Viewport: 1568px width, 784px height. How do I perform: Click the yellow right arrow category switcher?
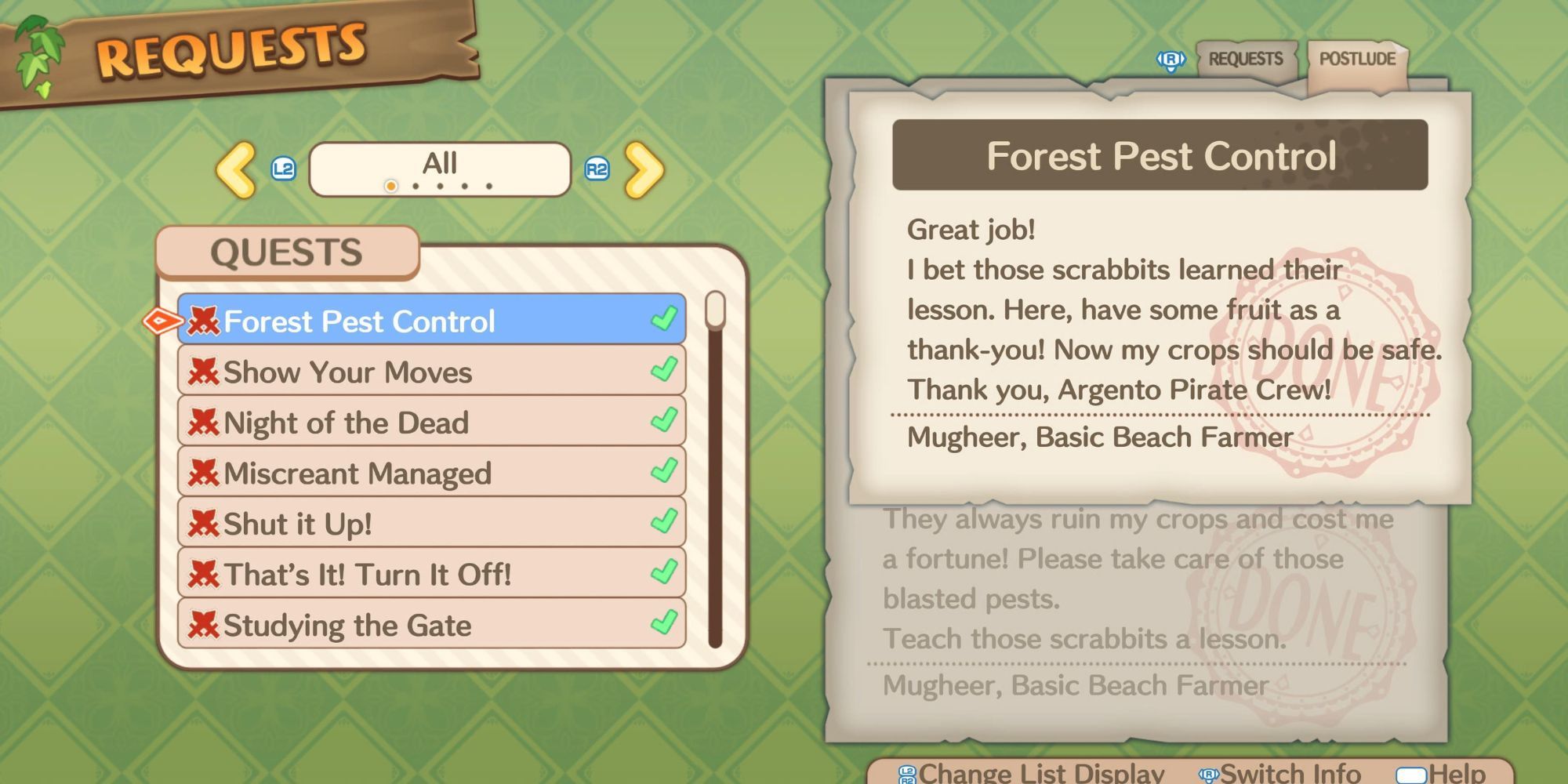click(x=644, y=169)
